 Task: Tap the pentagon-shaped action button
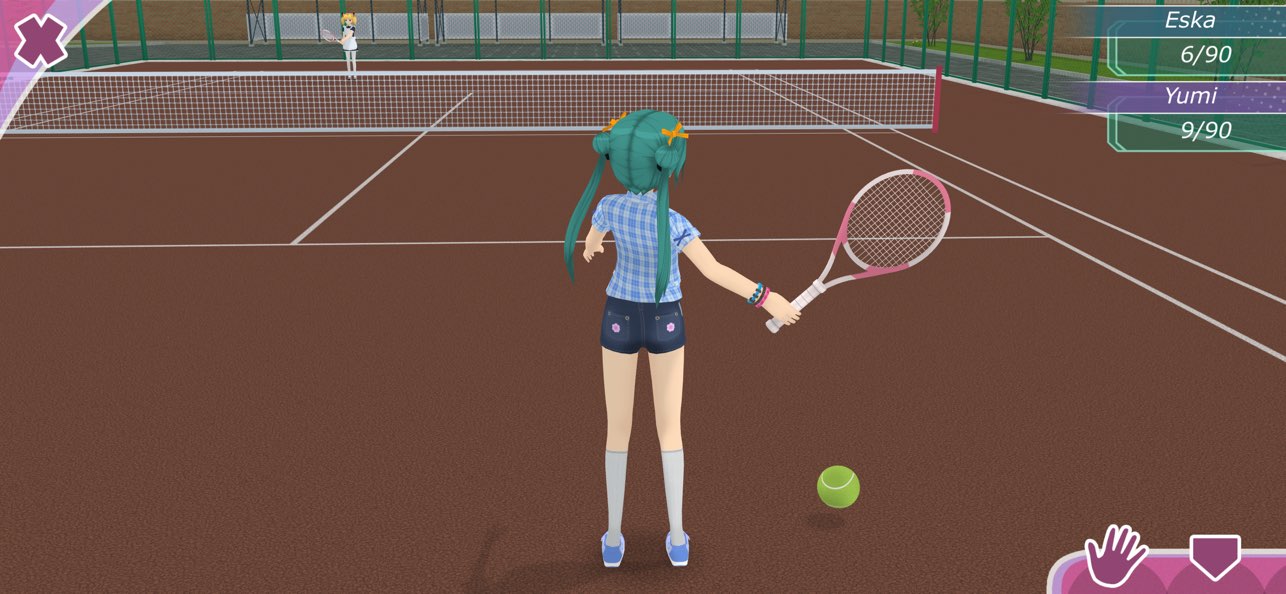coord(1214,556)
